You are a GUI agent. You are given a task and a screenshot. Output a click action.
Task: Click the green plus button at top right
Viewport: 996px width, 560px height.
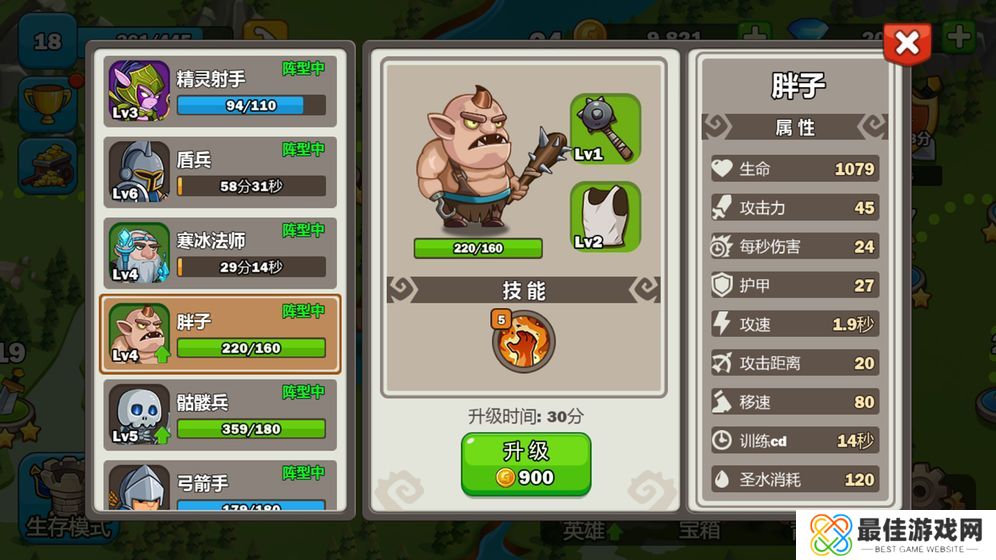pyautogui.click(x=958, y=37)
